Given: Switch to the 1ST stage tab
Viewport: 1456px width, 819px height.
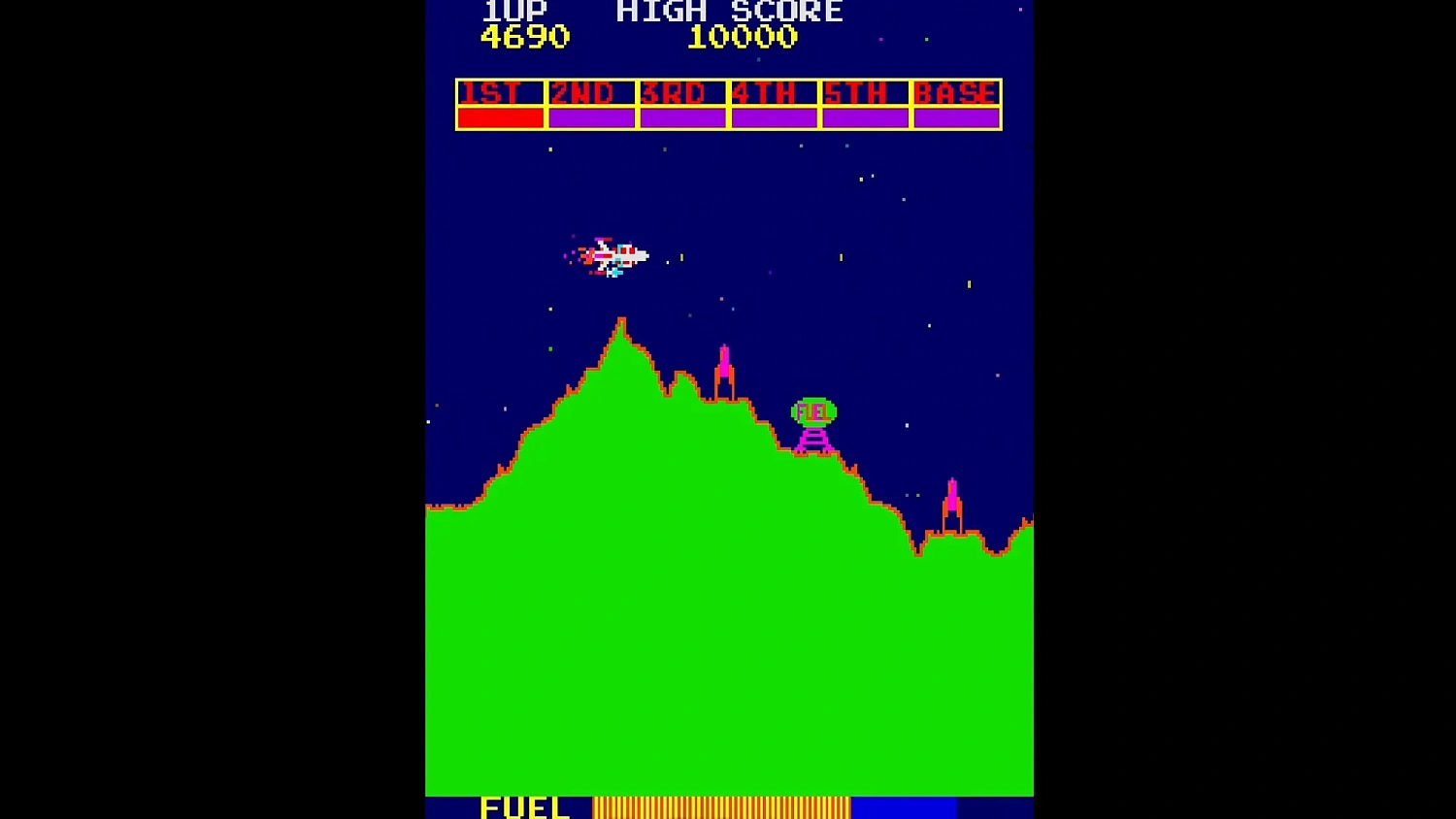Looking at the screenshot, I should pos(497,93).
